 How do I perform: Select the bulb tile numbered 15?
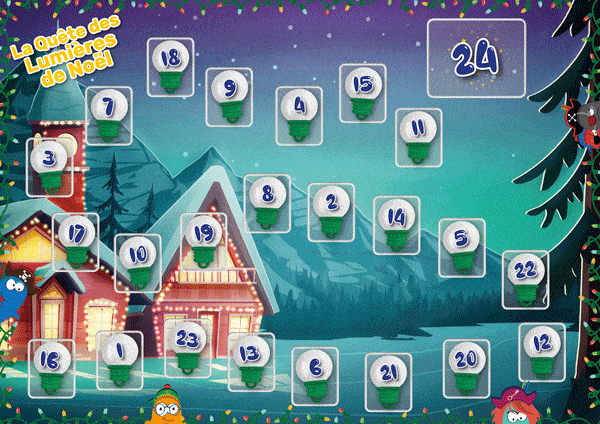pyautogui.click(x=362, y=92)
